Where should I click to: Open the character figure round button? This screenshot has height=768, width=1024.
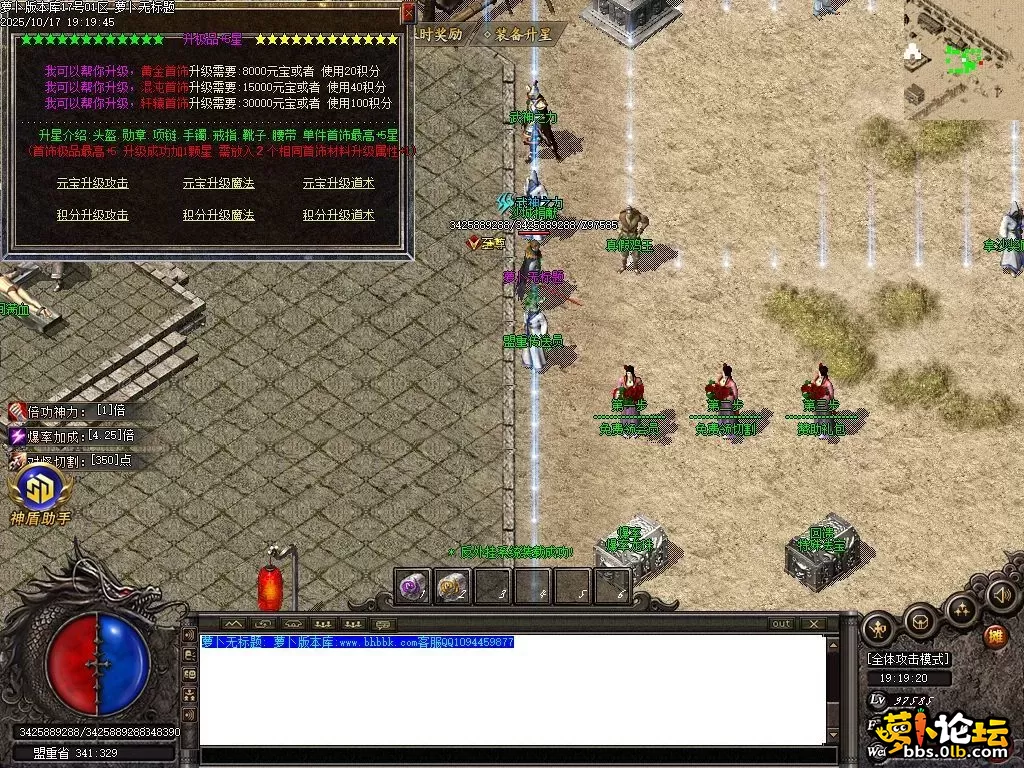point(879,629)
